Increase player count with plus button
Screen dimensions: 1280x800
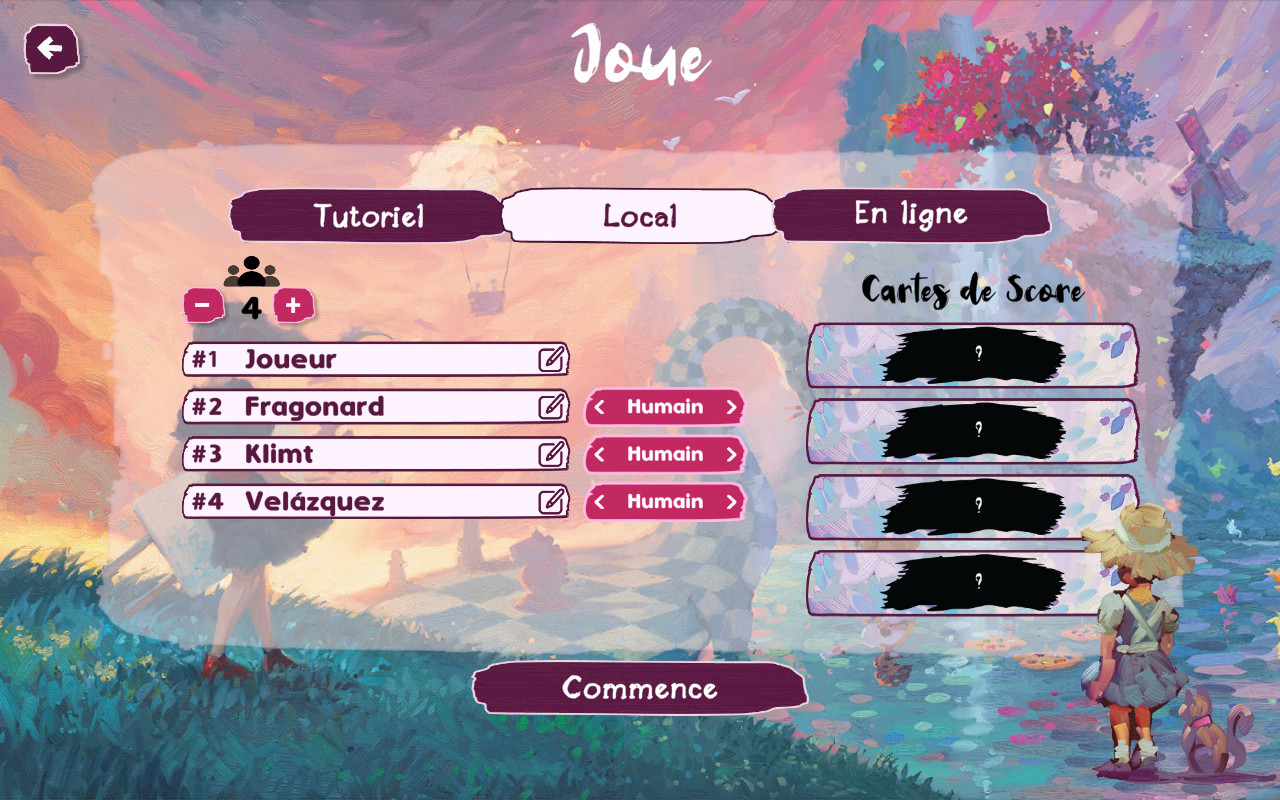click(293, 306)
